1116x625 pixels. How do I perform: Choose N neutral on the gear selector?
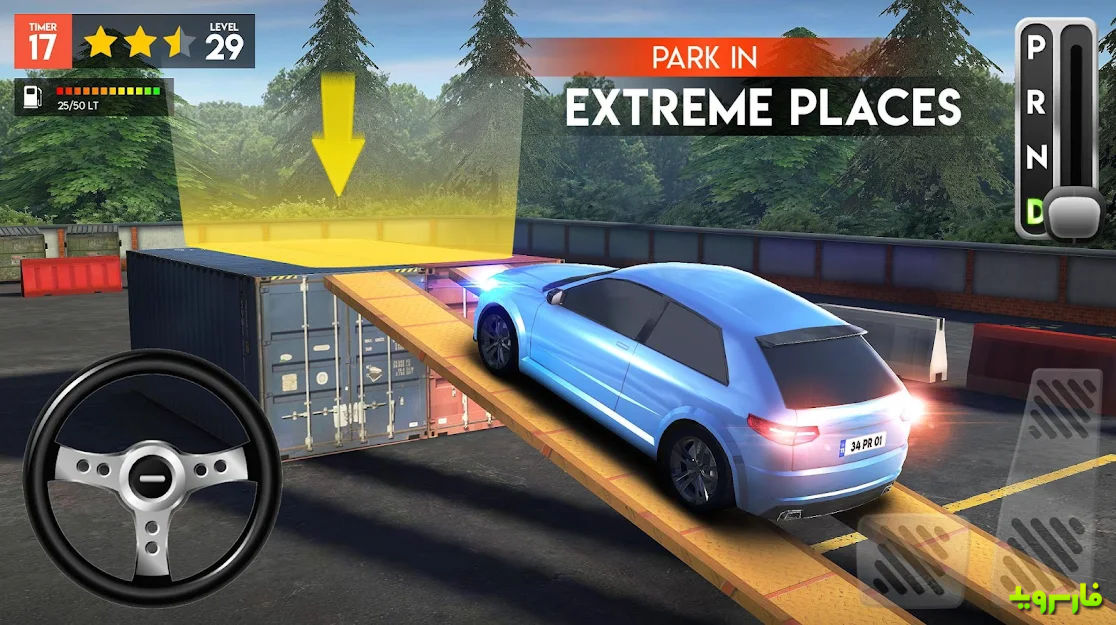tap(1037, 157)
